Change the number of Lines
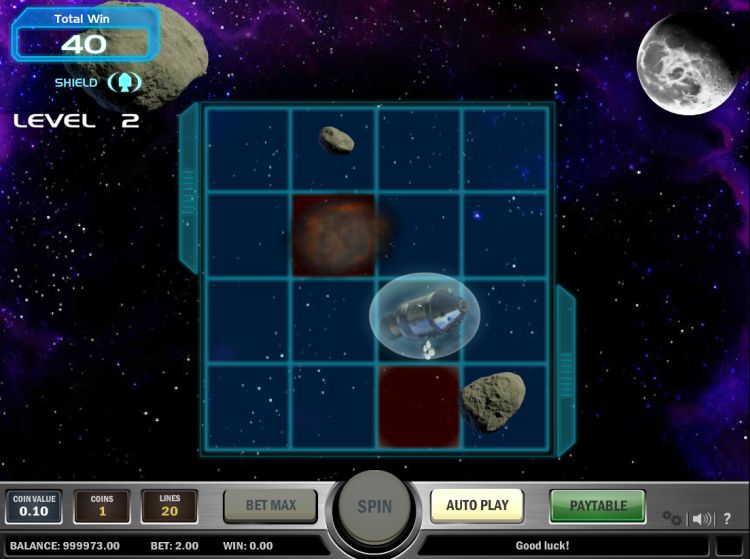Viewport: 750px width, 559px height. click(x=169, y=507)
